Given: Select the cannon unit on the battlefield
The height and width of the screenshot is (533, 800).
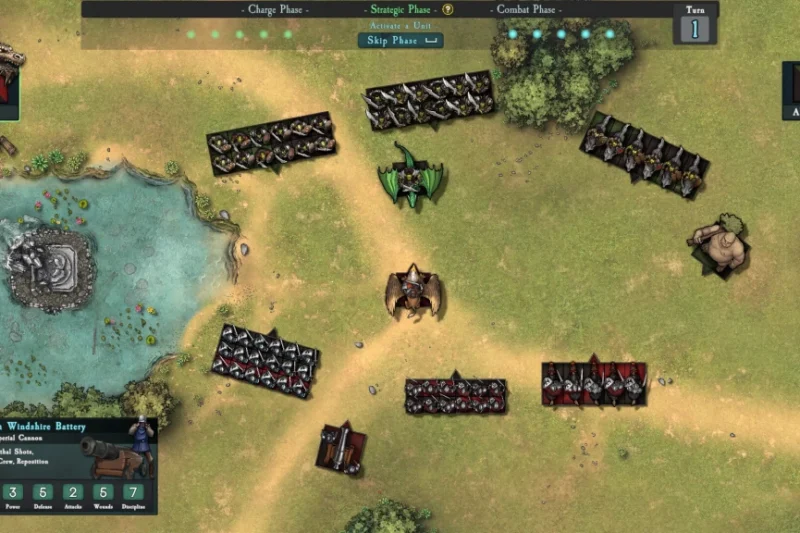Looking at the screenshot, I should (x=341, y=448).
